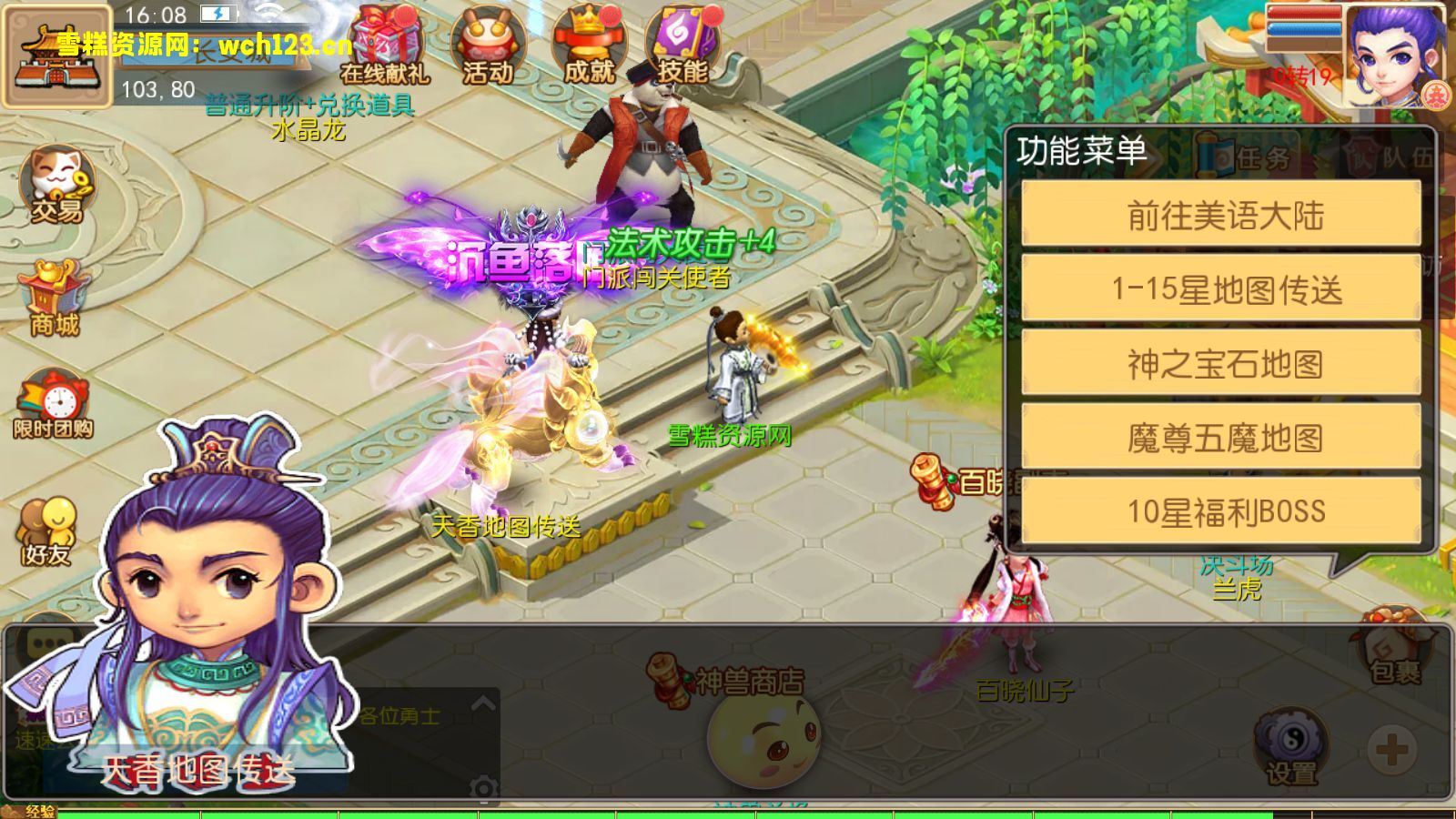Select 前往美语大陆 menu option
Screen dimensions: 1456x819
coord(1221,215)
